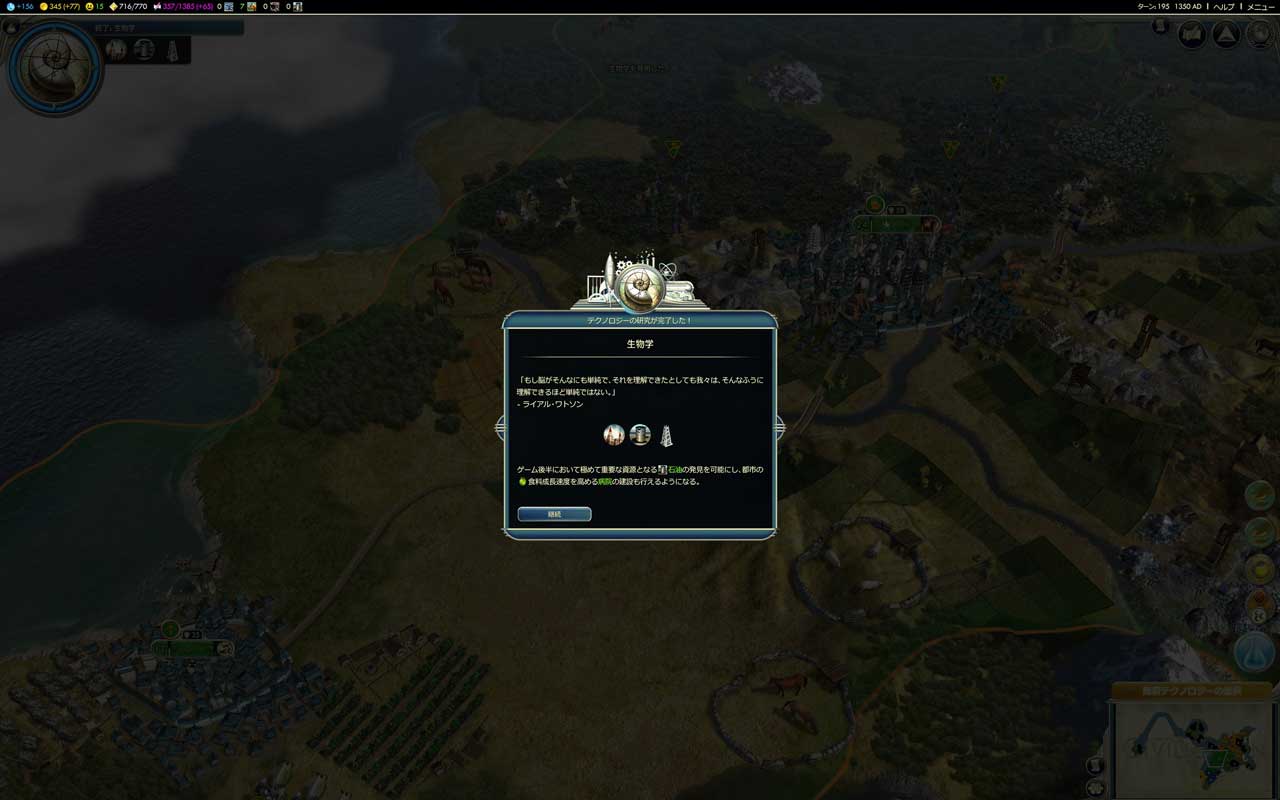The width and height of the screenshot is (1280, 800).
Task: Continue past the technology completed popup
Action: click(x=554, y=514)
